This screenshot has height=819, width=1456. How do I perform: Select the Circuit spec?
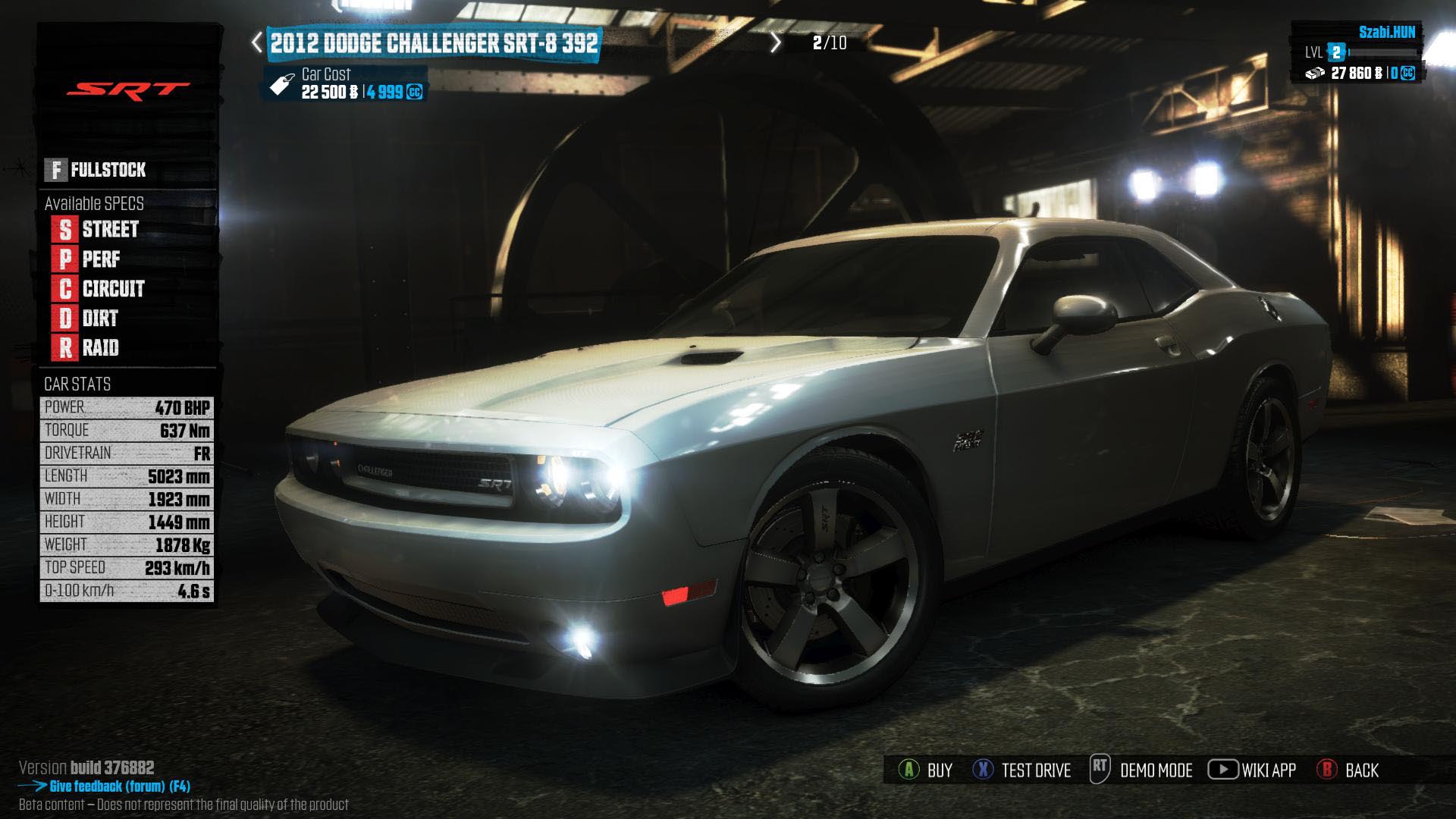coord(99,289)
